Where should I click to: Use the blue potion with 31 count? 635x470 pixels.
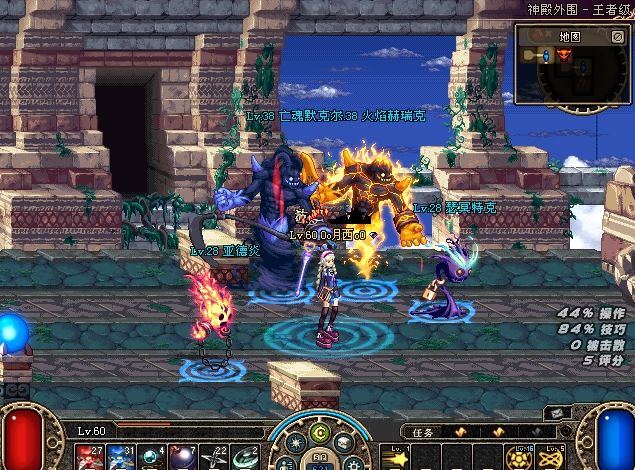[x=119, y=456]
